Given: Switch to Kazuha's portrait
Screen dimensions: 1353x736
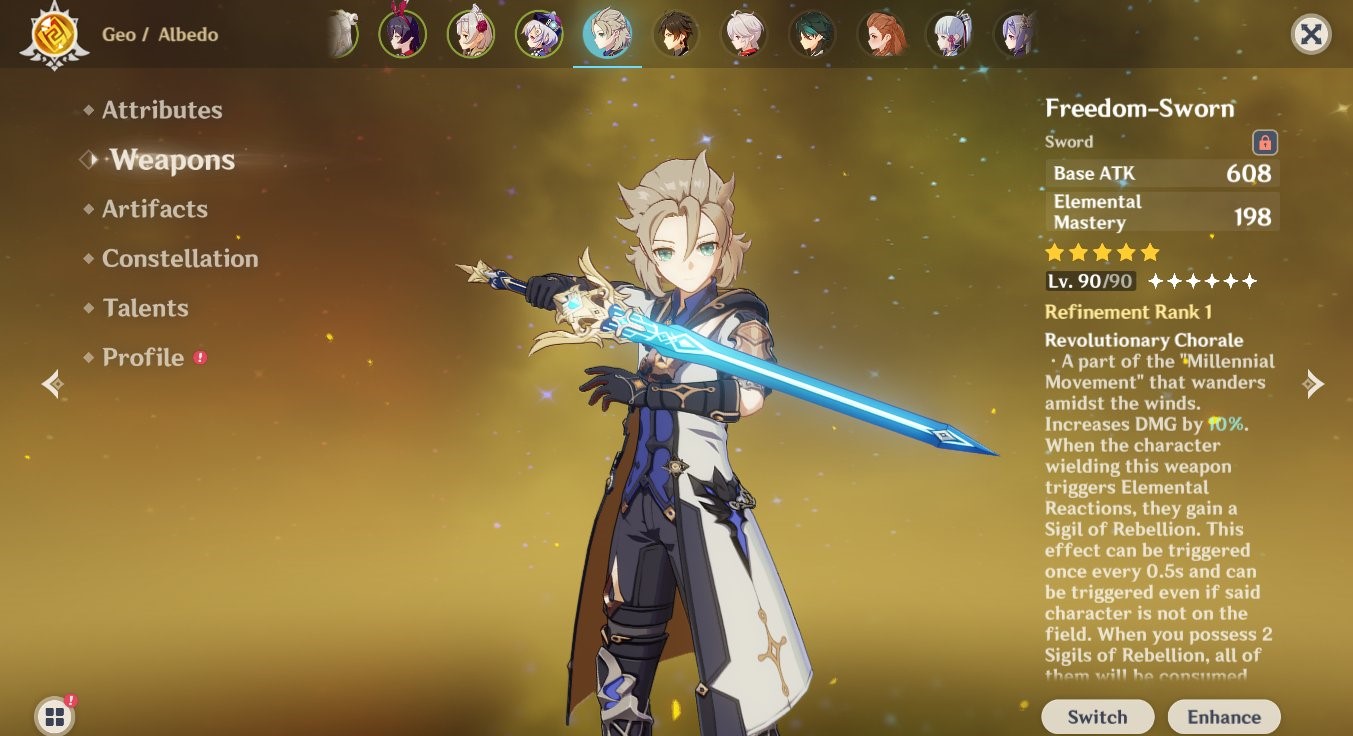Looking at the screenshot, I should coord(744,35).
